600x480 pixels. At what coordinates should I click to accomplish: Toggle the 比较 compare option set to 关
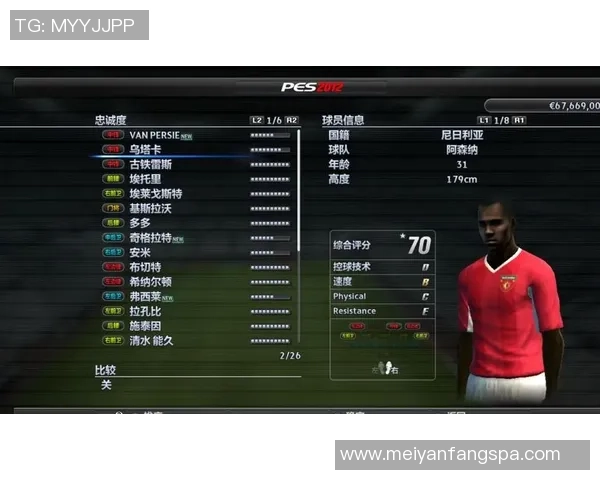click(x=107, y=385)
